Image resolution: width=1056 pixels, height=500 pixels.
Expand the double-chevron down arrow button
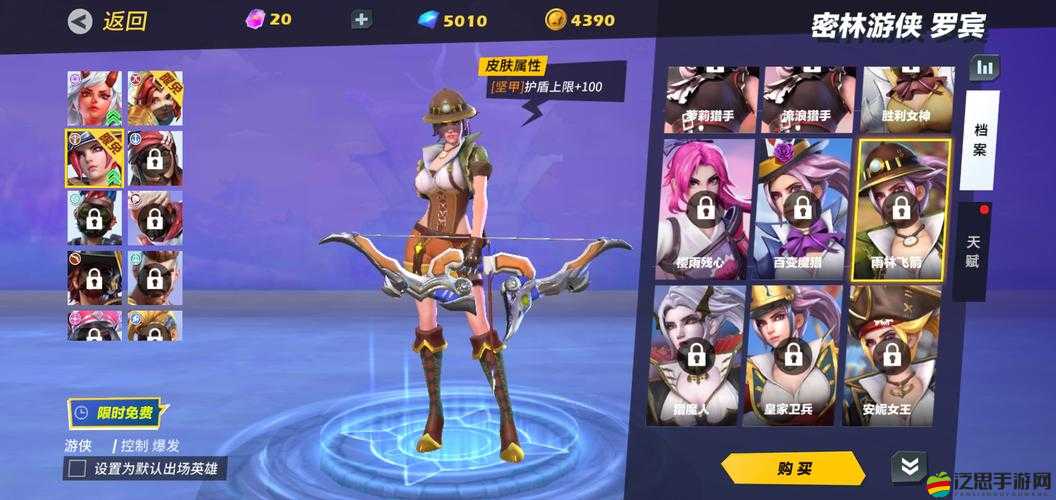908,467
